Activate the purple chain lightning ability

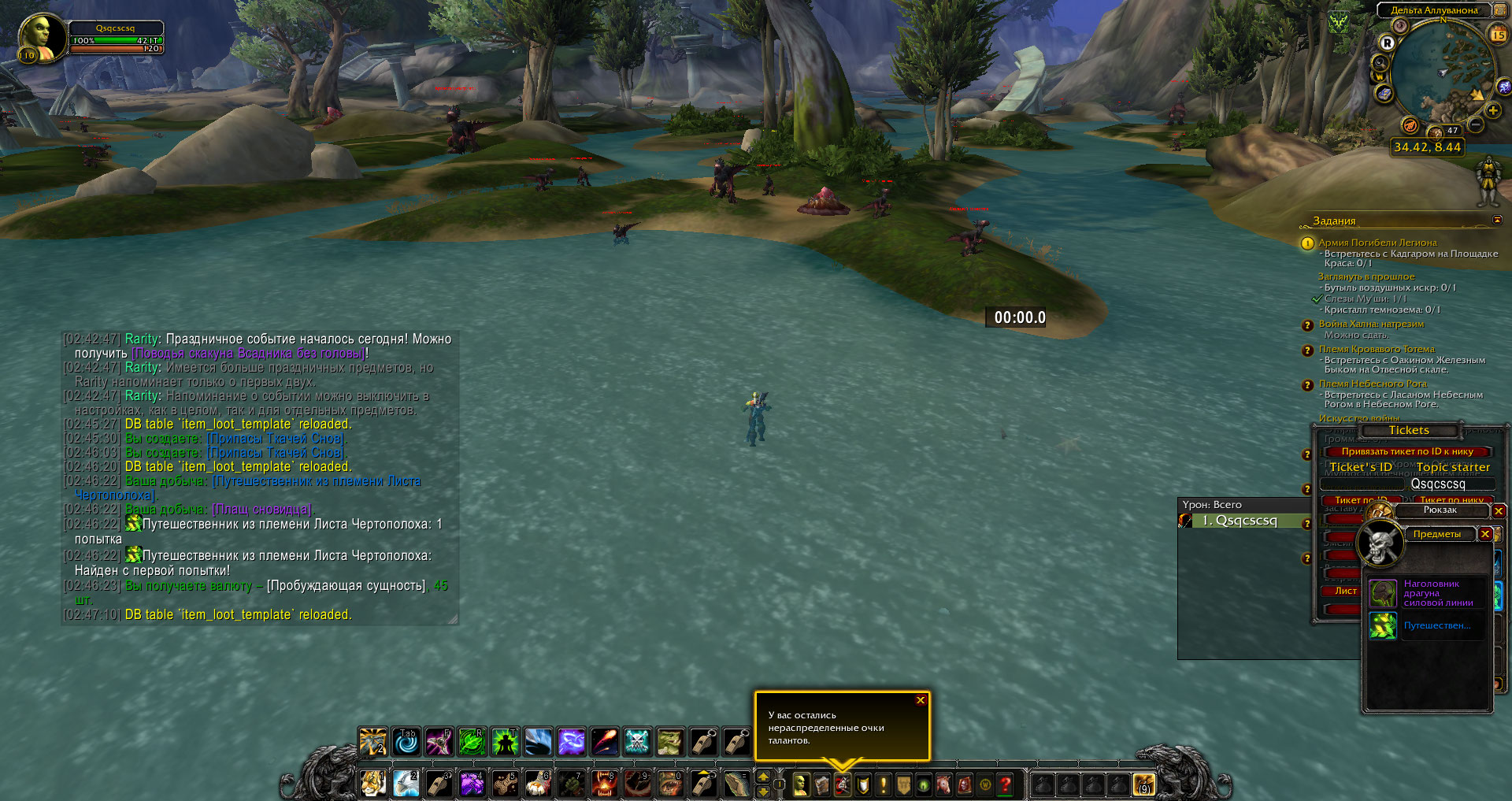(x=571, y=741)
